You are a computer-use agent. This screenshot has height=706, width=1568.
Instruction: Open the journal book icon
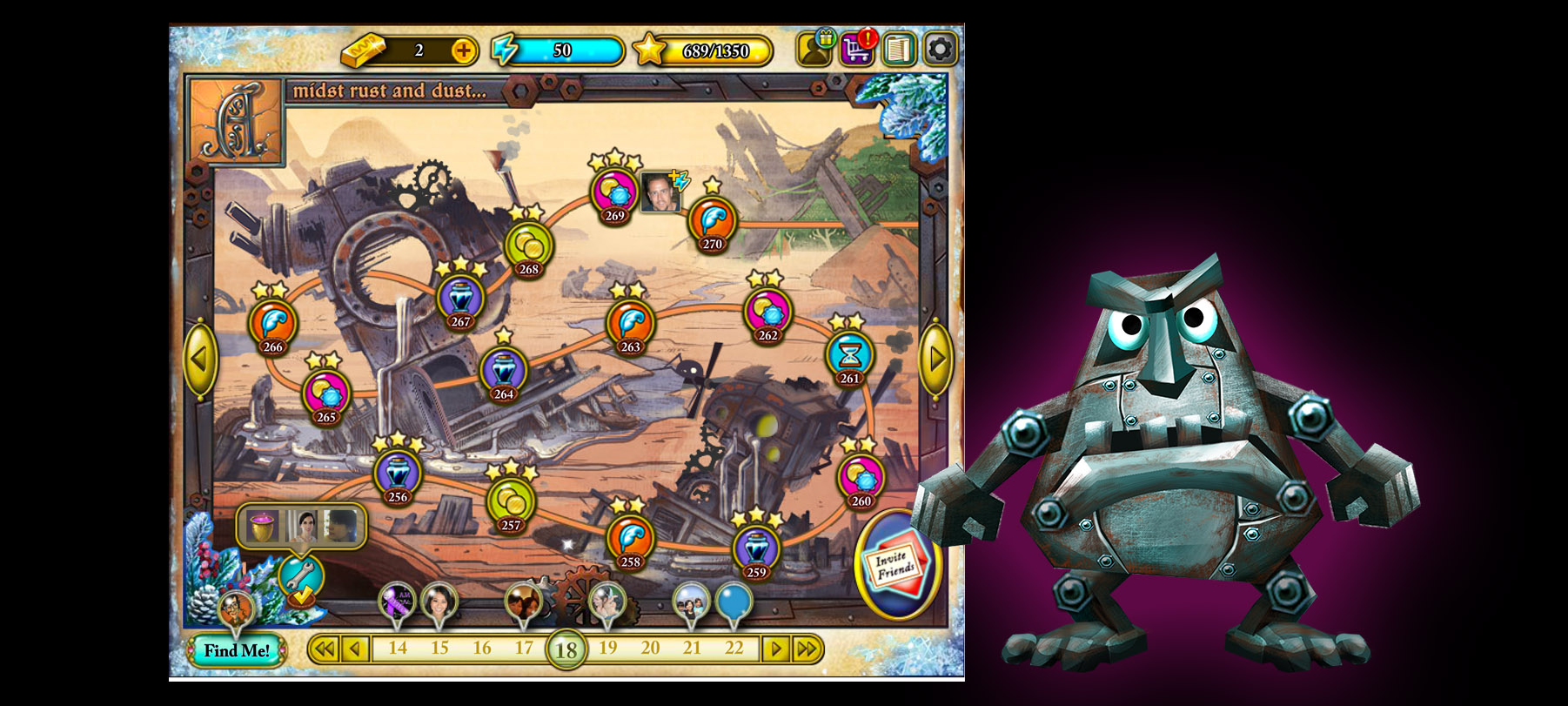898,50
